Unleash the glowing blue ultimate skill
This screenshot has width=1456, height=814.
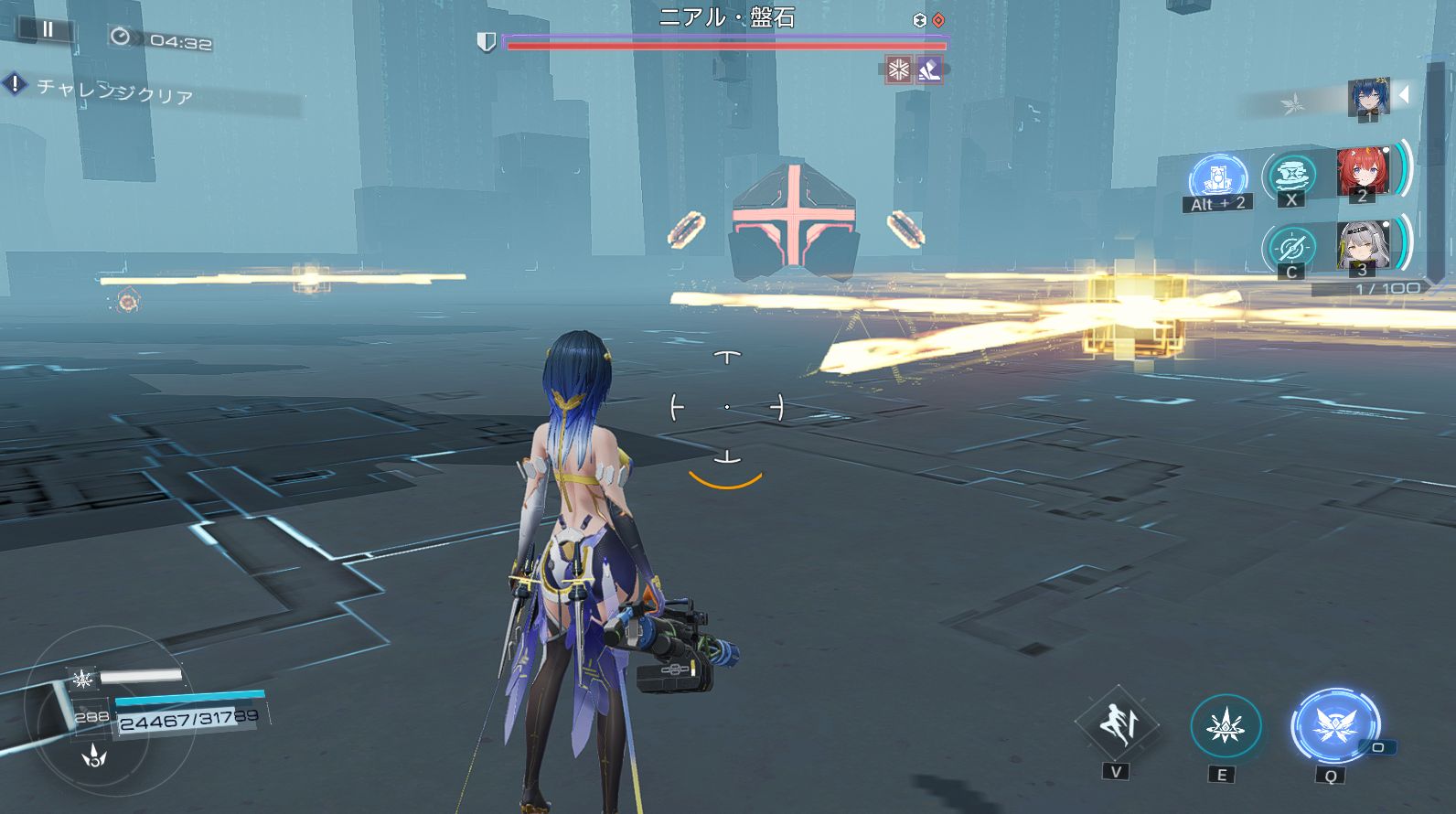(1334, 726)
